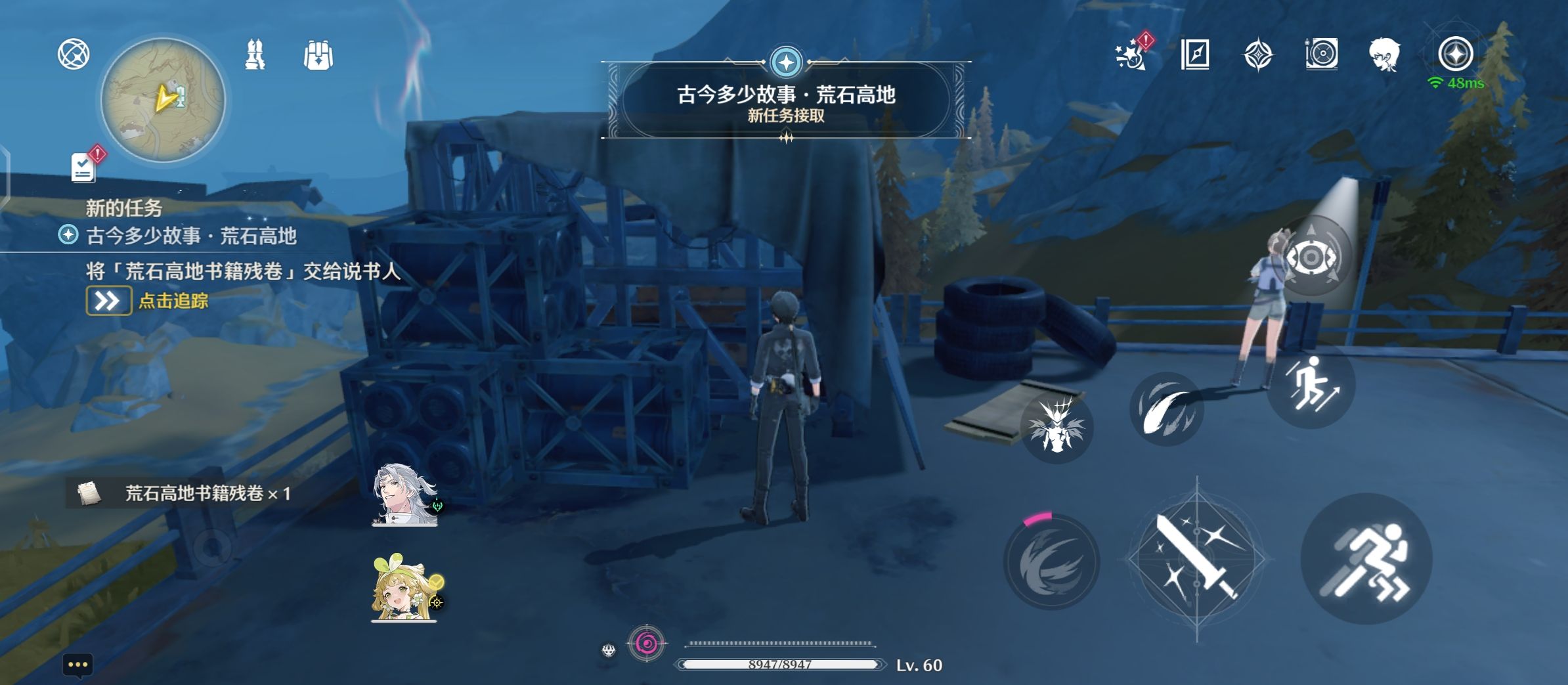Open the backpack inventory
This screenshot has width=1568, height=685.
pos(318,55)
